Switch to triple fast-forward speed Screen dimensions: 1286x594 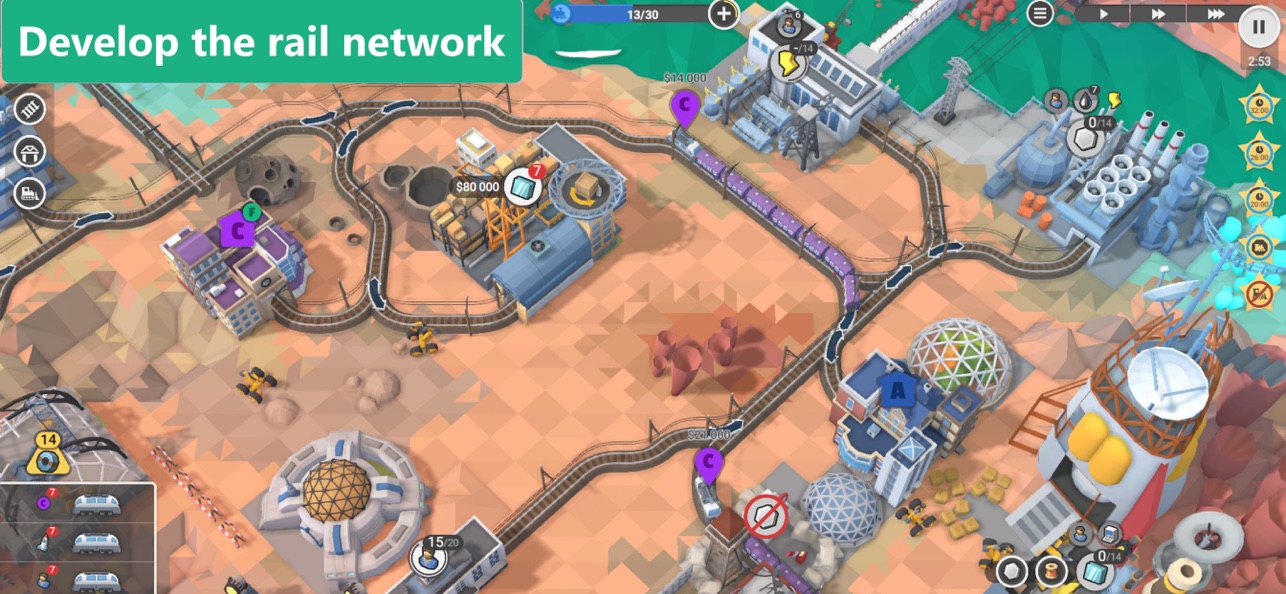point(1215,14)
